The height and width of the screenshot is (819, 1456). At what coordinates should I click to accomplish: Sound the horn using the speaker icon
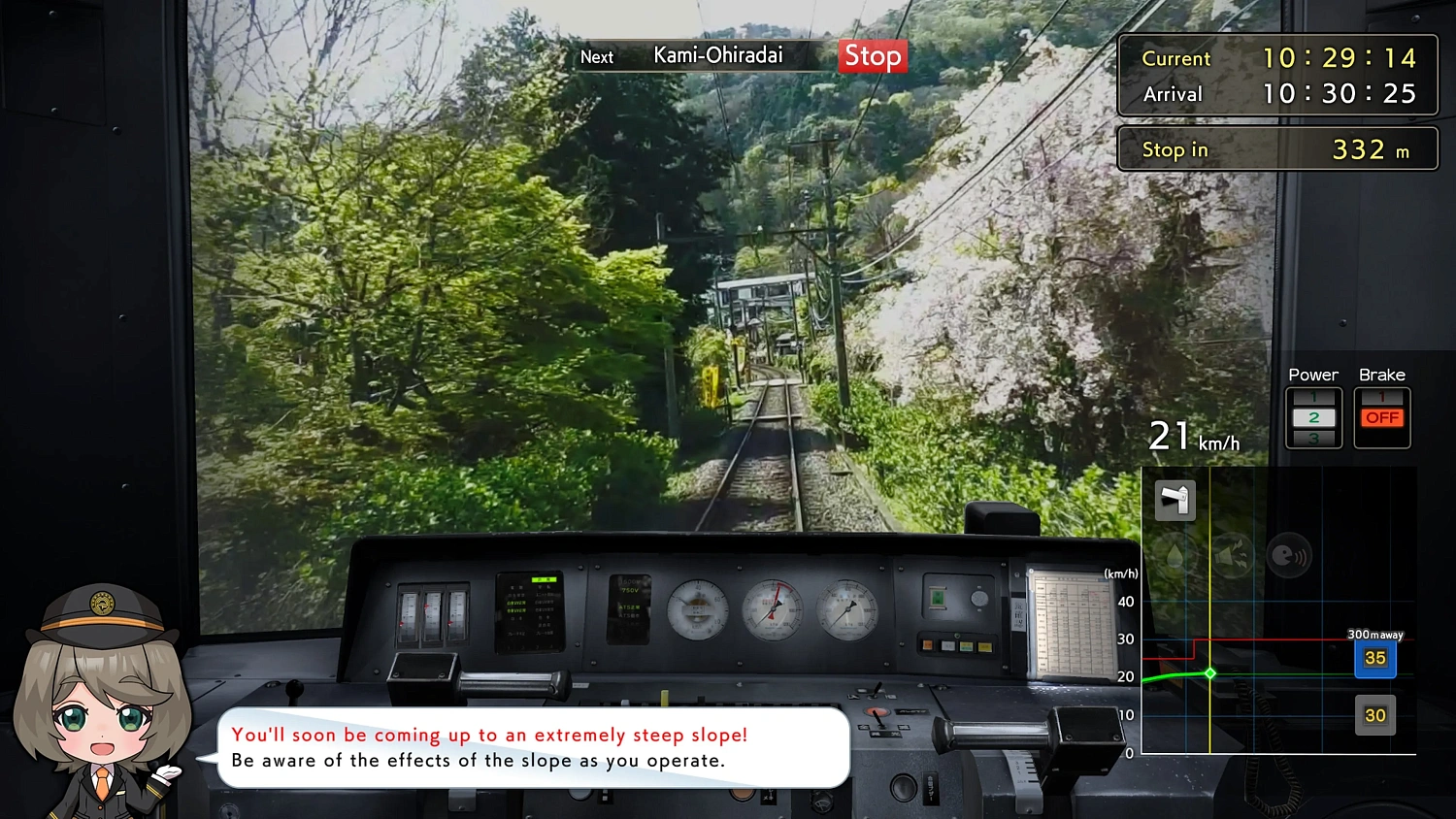(x=1232, y=556)
